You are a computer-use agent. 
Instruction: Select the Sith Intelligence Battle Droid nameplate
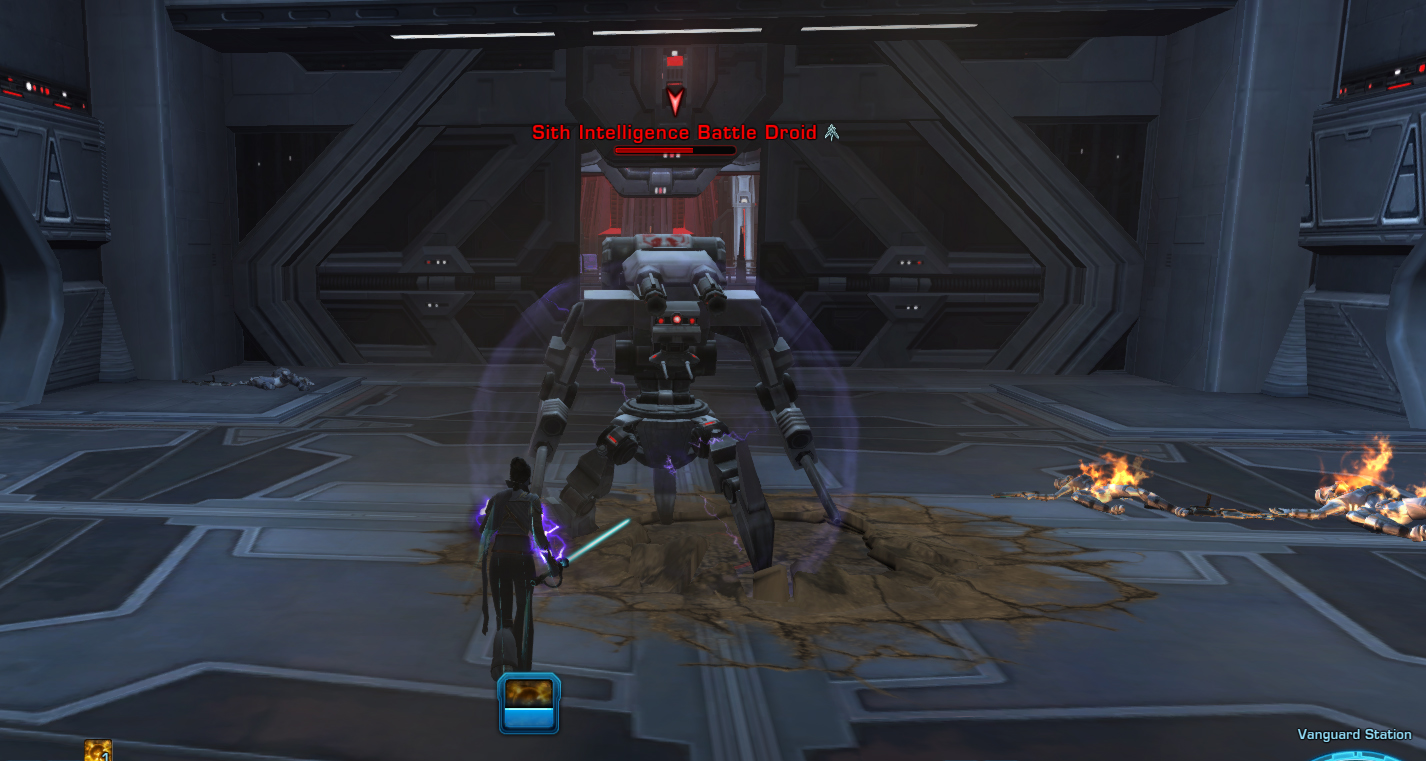(x=674, y=132)
